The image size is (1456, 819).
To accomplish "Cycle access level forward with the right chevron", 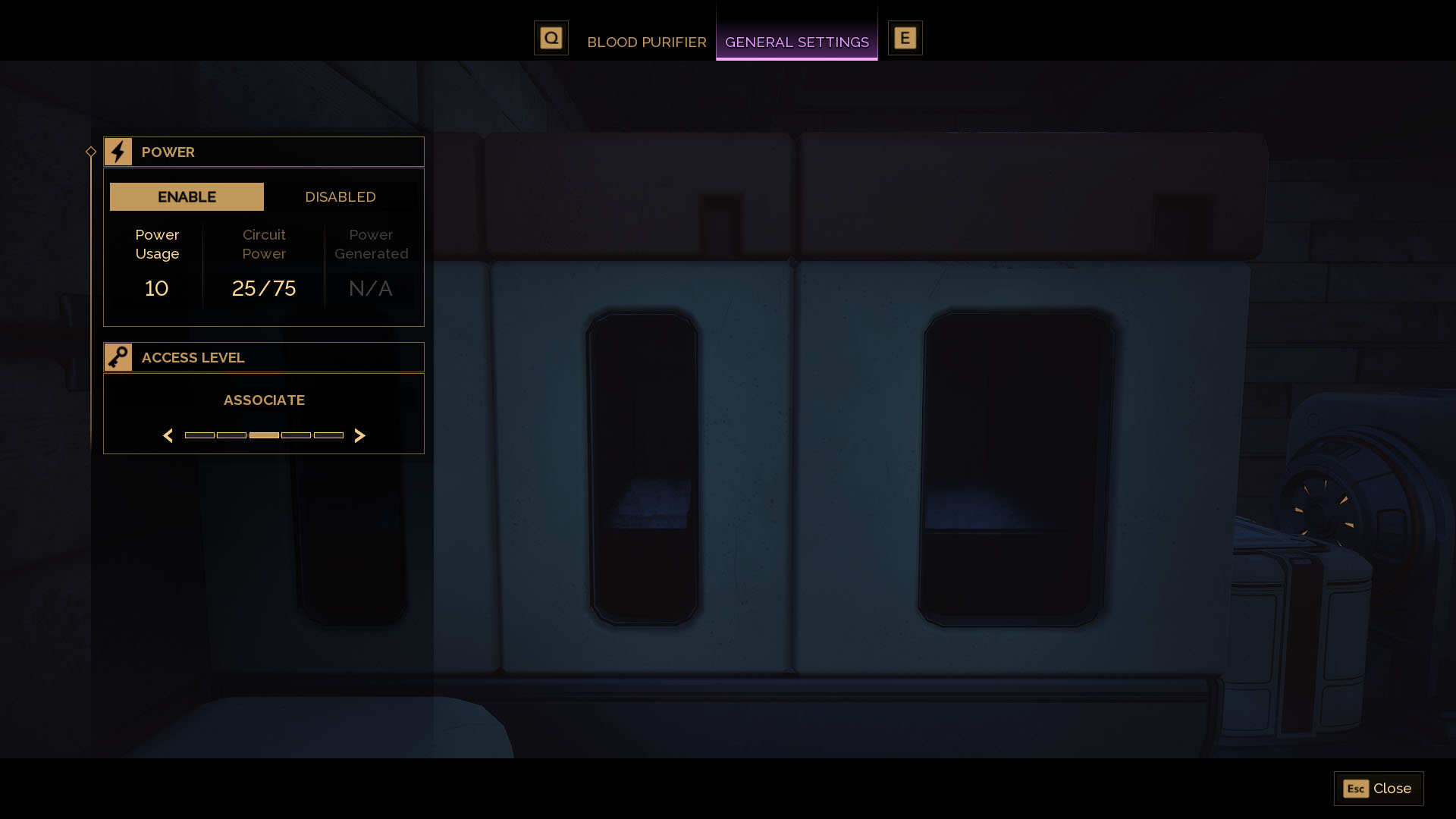I will [360, 435].
